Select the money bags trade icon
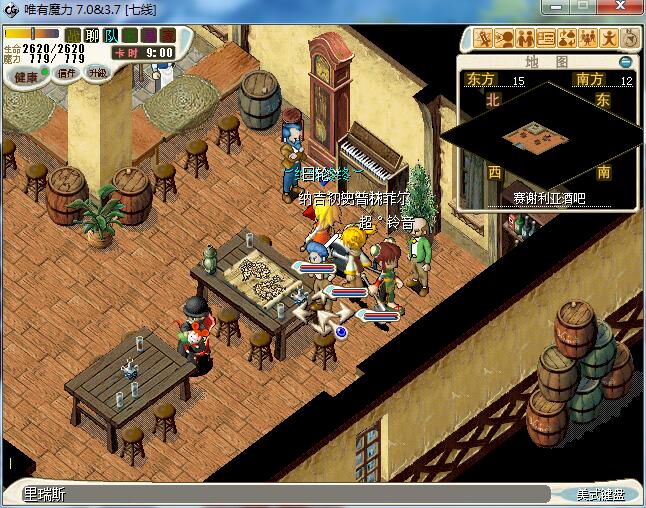Screen dimensions: 646x508 pyautogui.click(x=567, y=39)
